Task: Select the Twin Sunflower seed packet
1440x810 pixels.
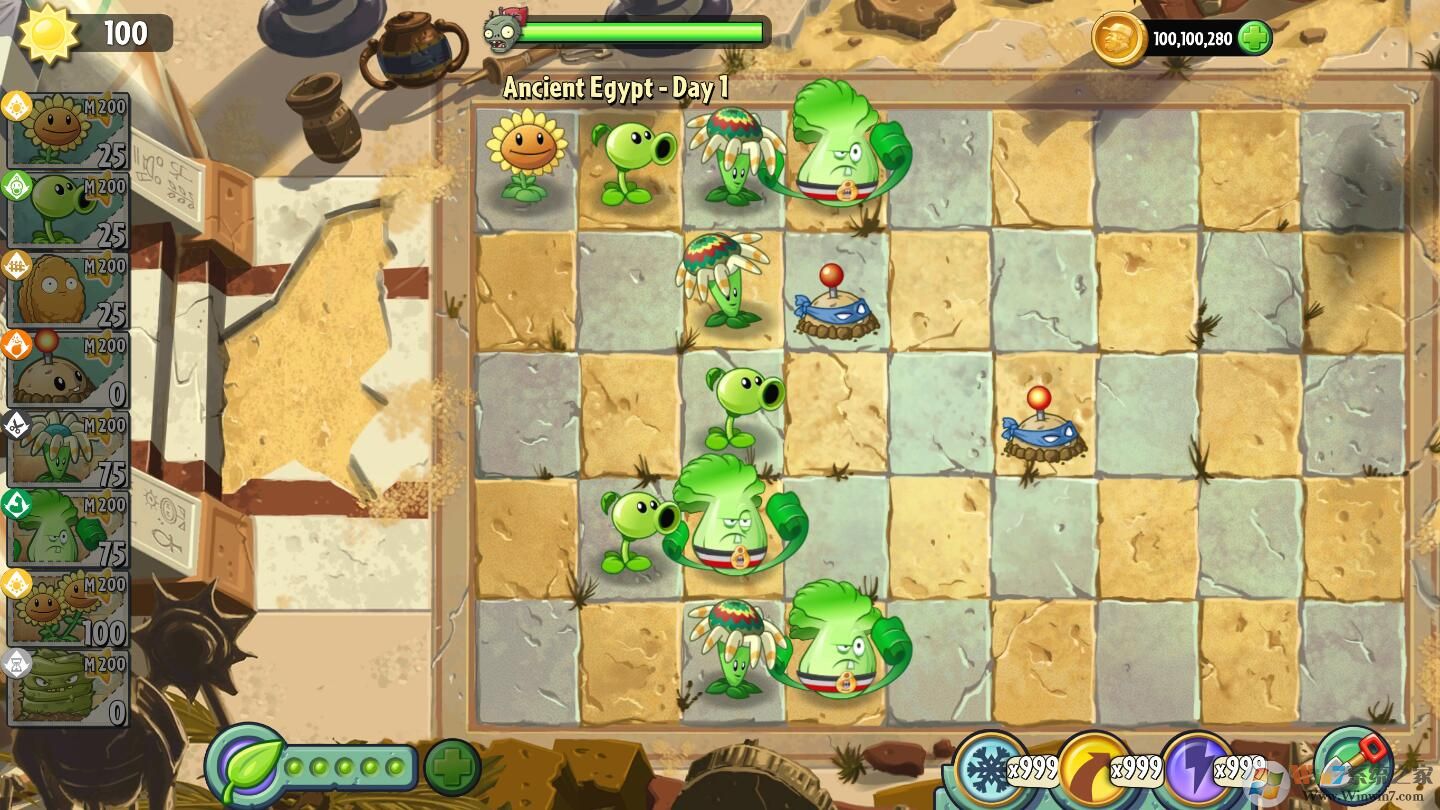Action: click(65, 607)
